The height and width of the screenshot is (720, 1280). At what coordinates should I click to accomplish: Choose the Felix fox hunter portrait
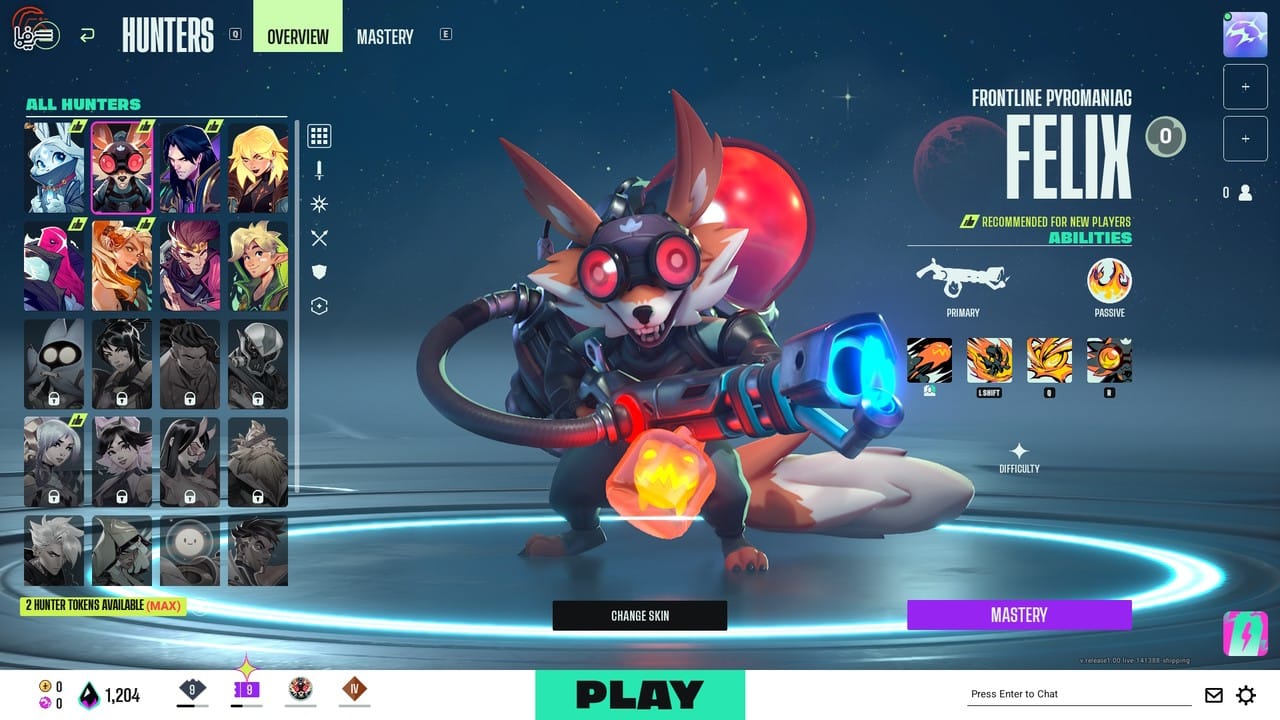122,168
